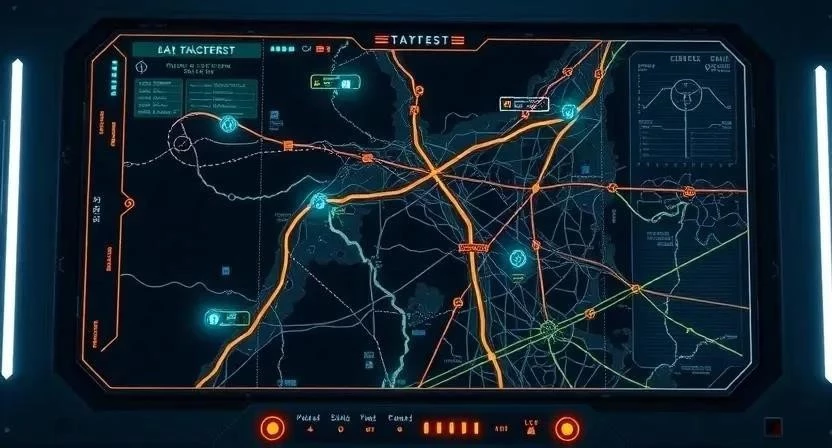This screenshot has width=832, height=448.
Task: Click the orange indicator bars on the bottom console
Action: tap(444, 427)
